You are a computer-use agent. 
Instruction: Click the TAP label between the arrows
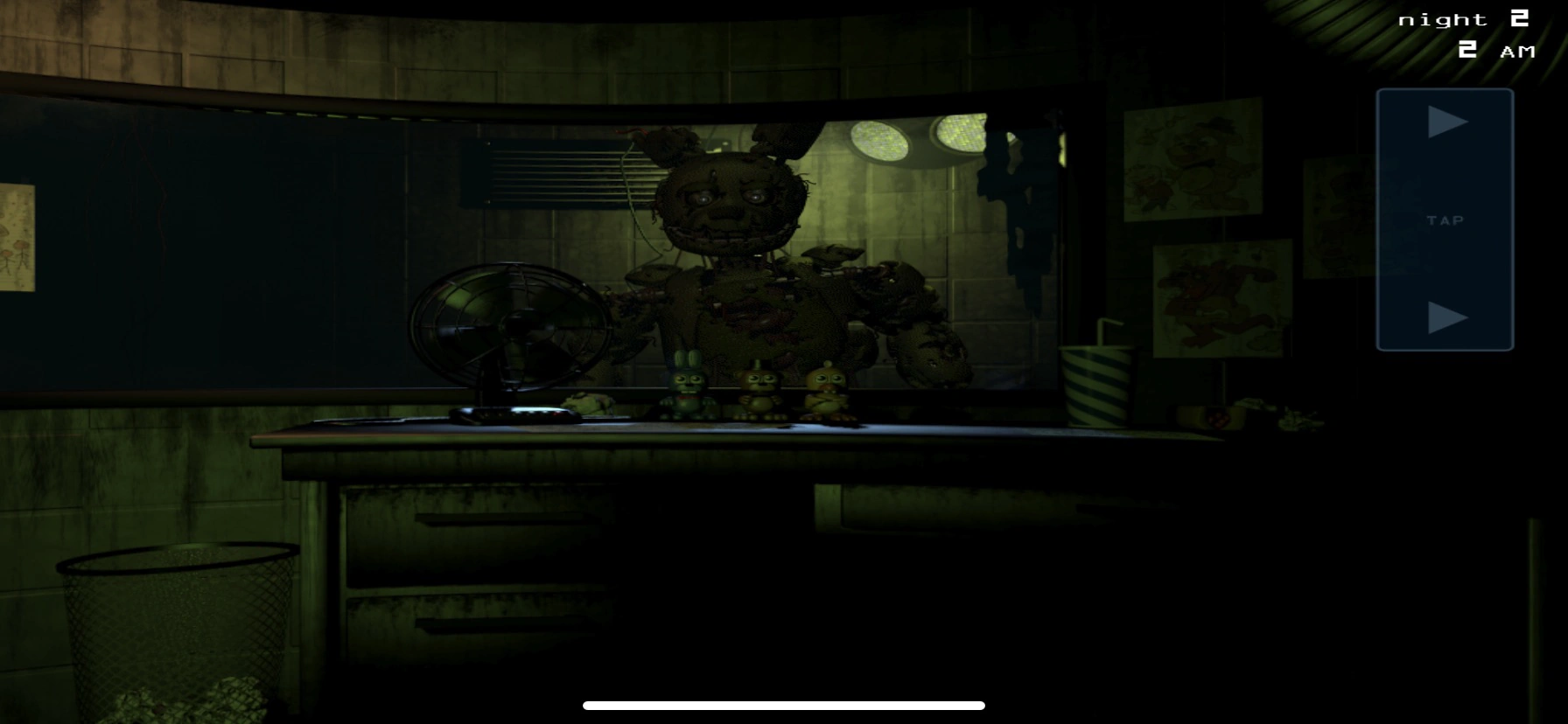coord(1446,220)
